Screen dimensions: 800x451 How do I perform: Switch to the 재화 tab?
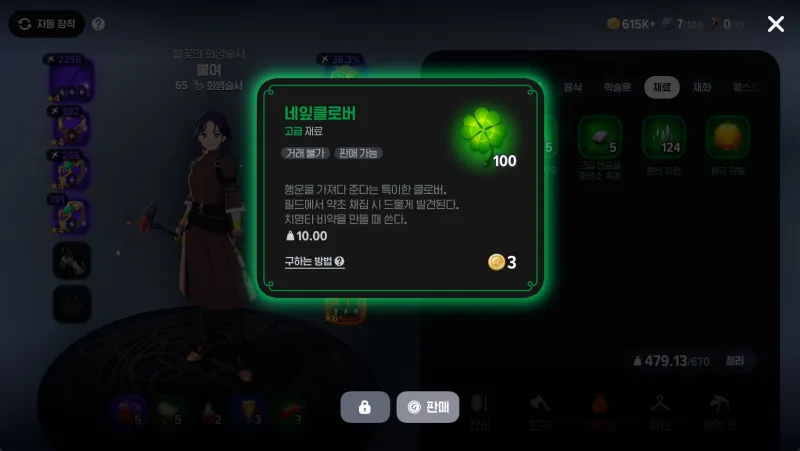(702, 87)
